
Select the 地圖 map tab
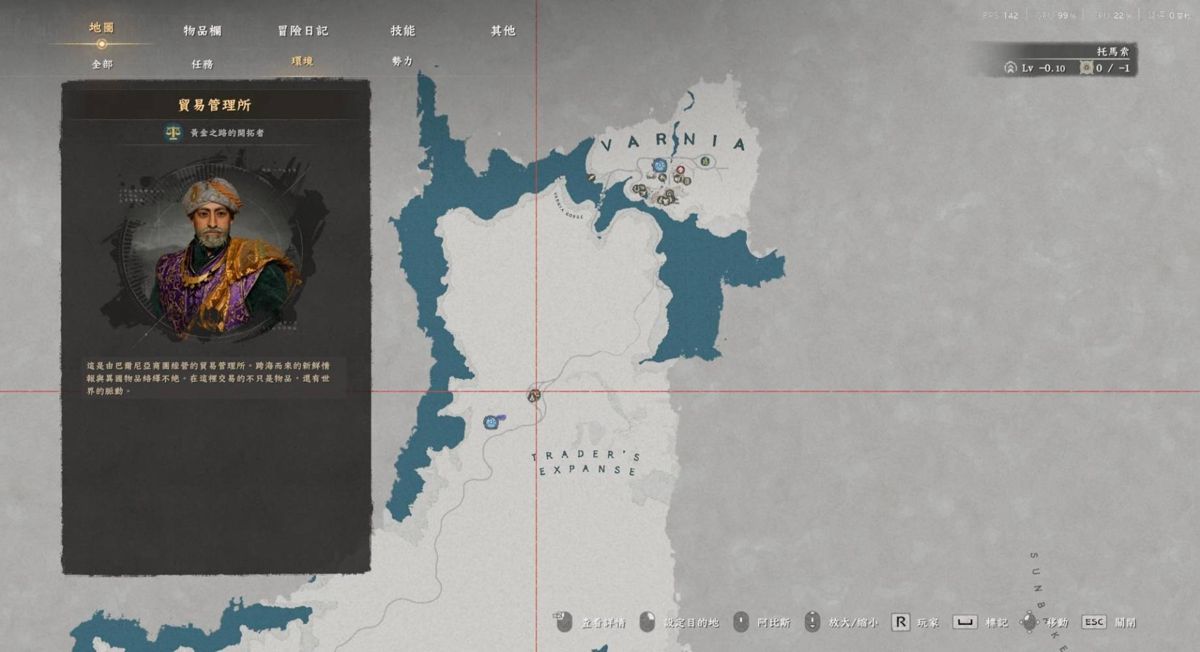[x=102, y=28]
